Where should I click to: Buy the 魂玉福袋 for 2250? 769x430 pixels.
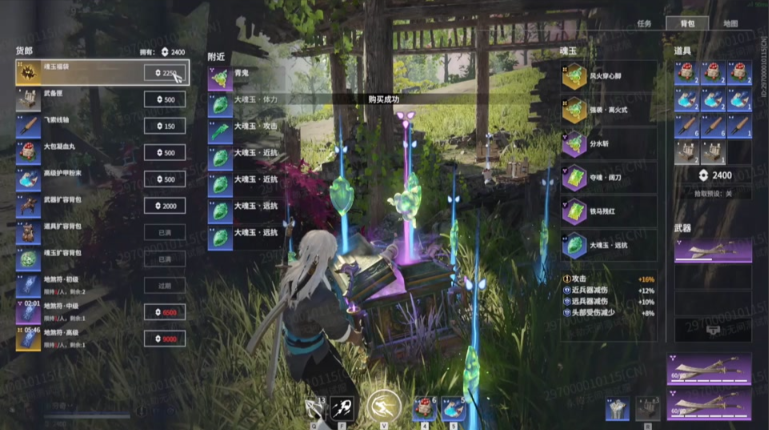pyautogui.click(x=165, y=73)
